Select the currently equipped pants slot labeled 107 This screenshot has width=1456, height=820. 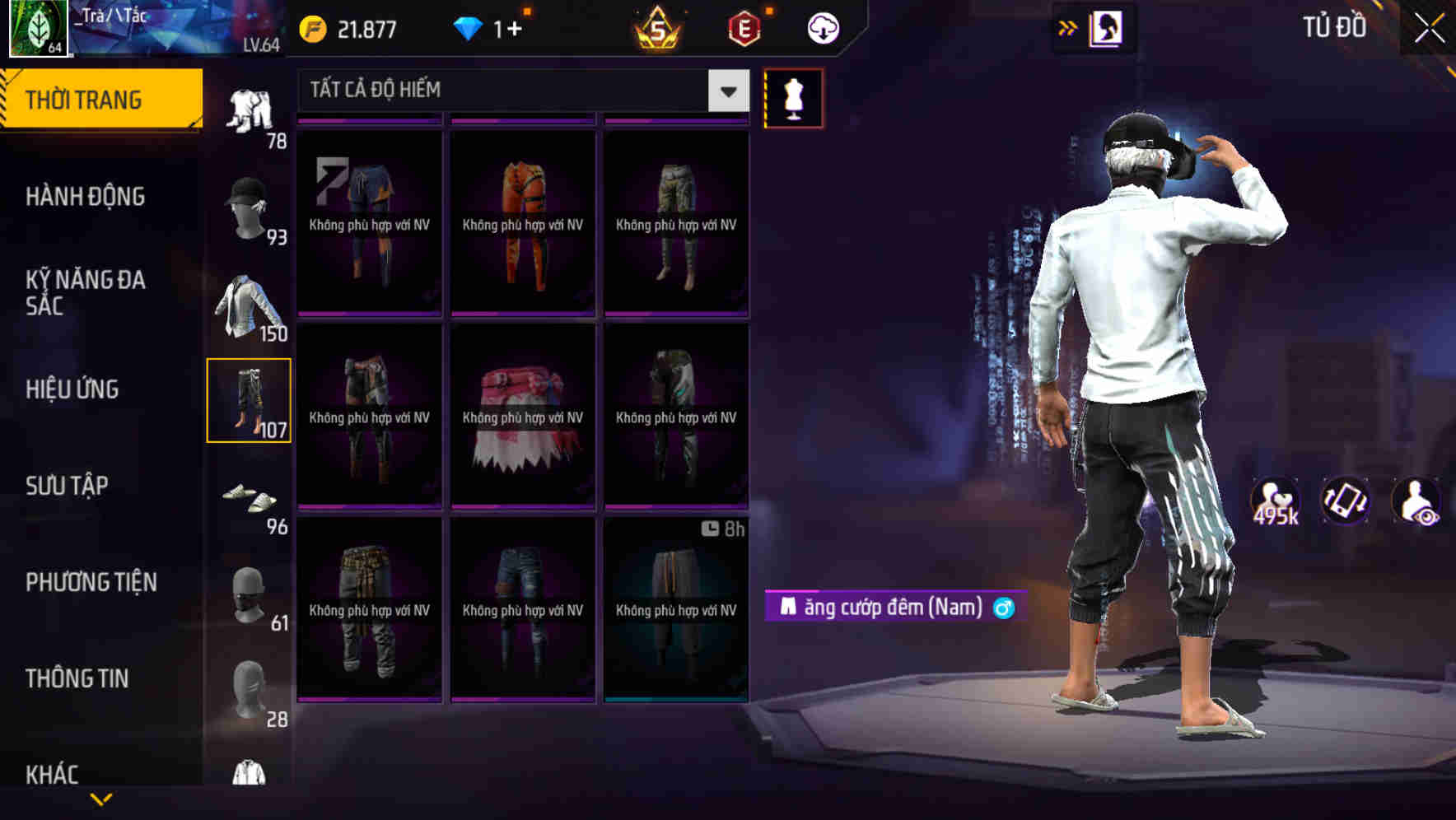click(250, 401)
